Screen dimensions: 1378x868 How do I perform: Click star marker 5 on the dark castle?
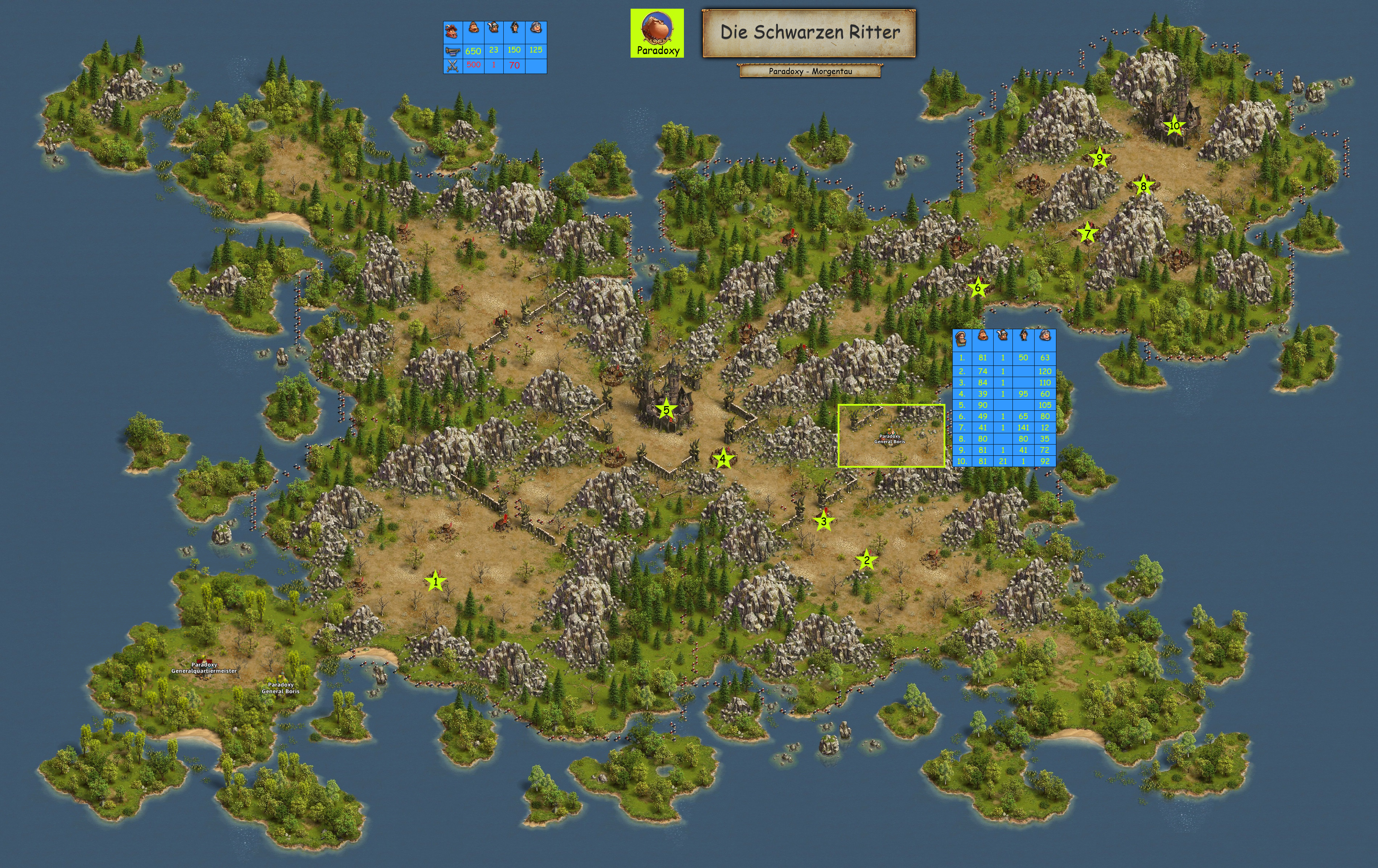click(666, 410)
